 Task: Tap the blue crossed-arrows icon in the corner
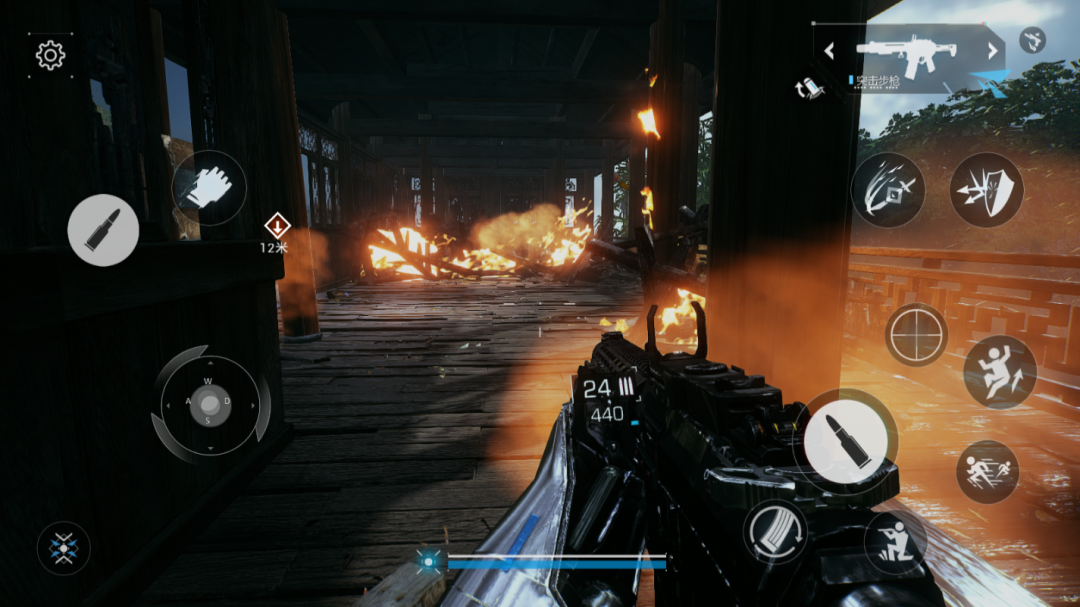[x=64, y=548]
